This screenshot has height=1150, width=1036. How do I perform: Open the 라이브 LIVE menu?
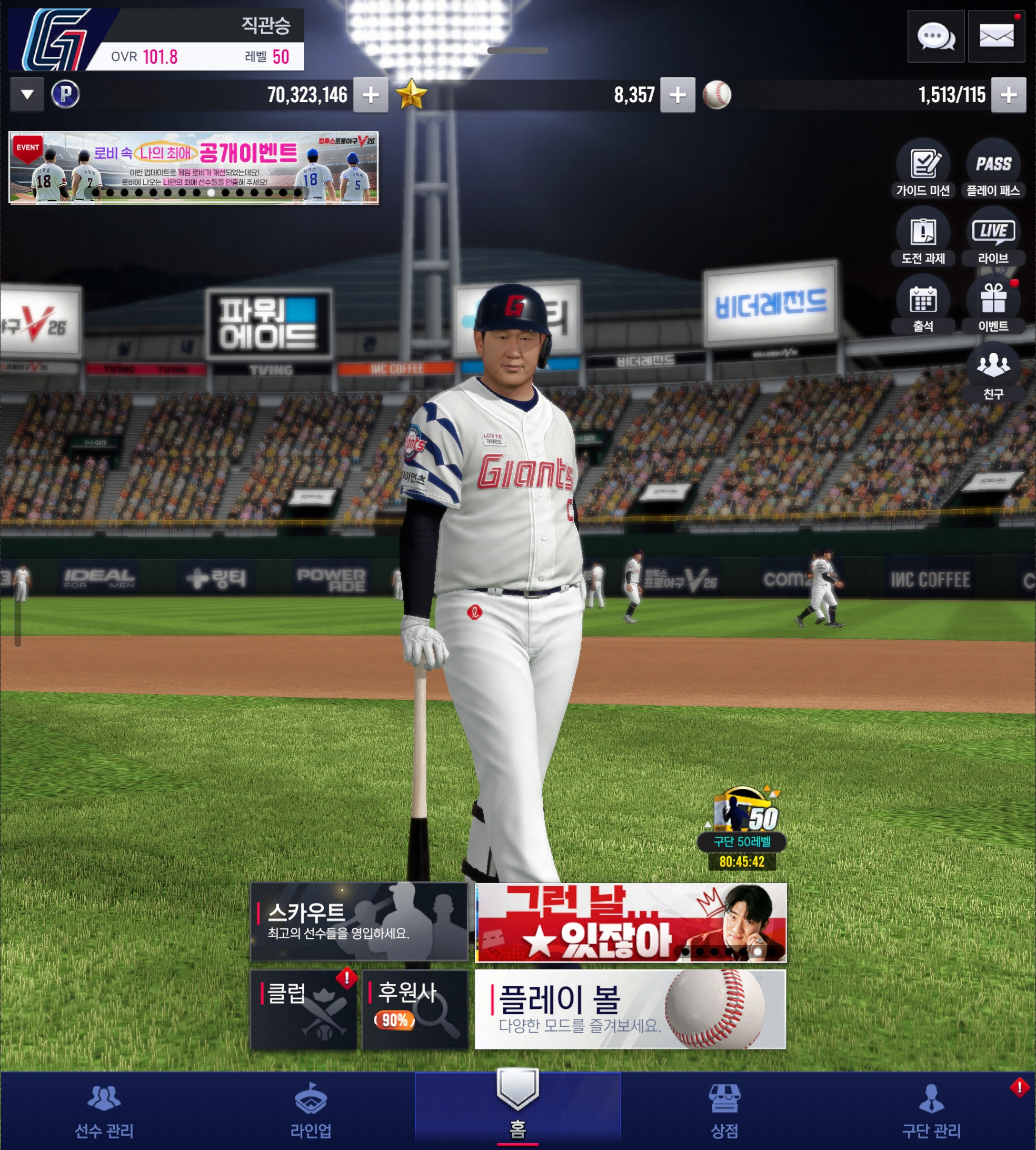pos(993,237)
